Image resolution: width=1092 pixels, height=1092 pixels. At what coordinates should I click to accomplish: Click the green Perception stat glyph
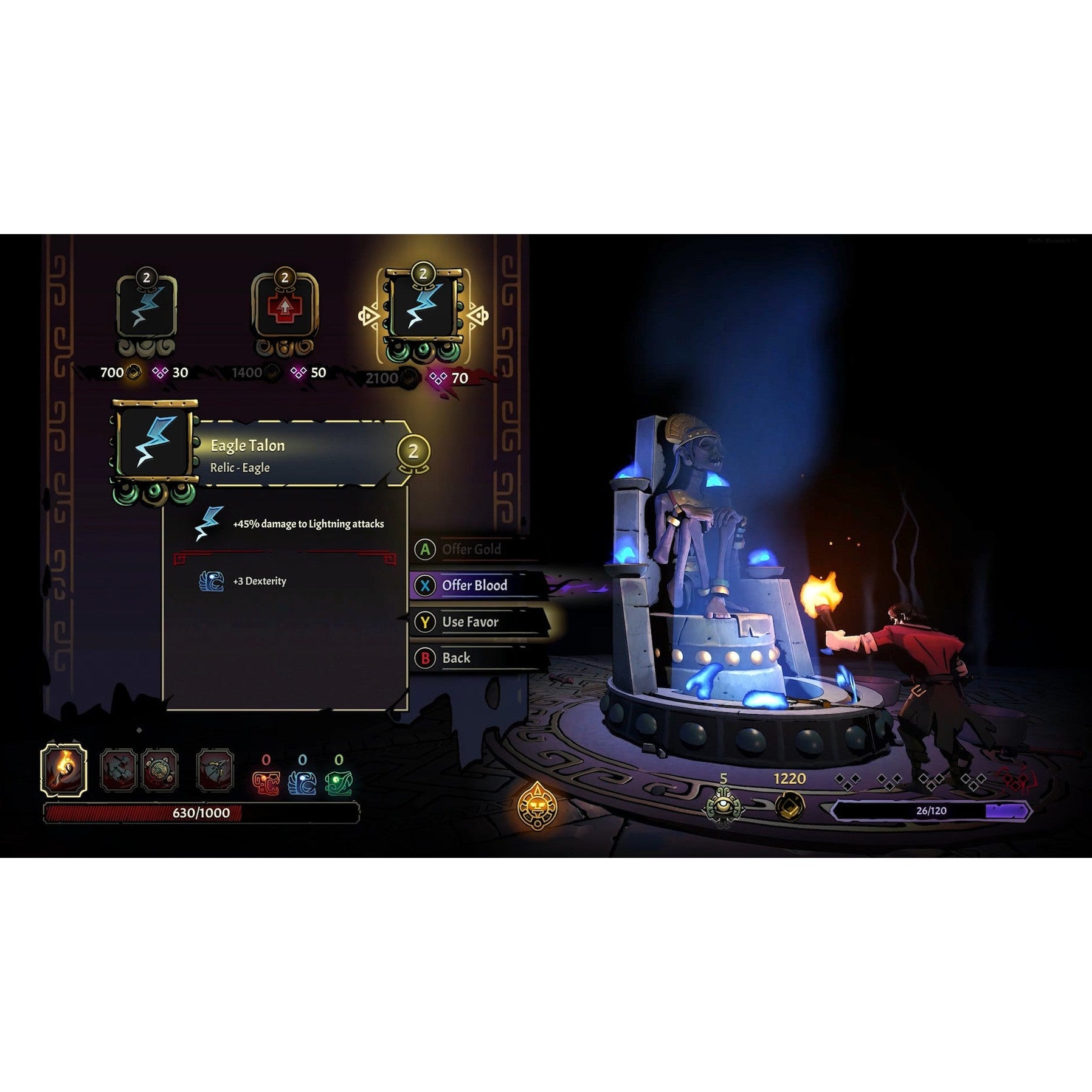339,783
